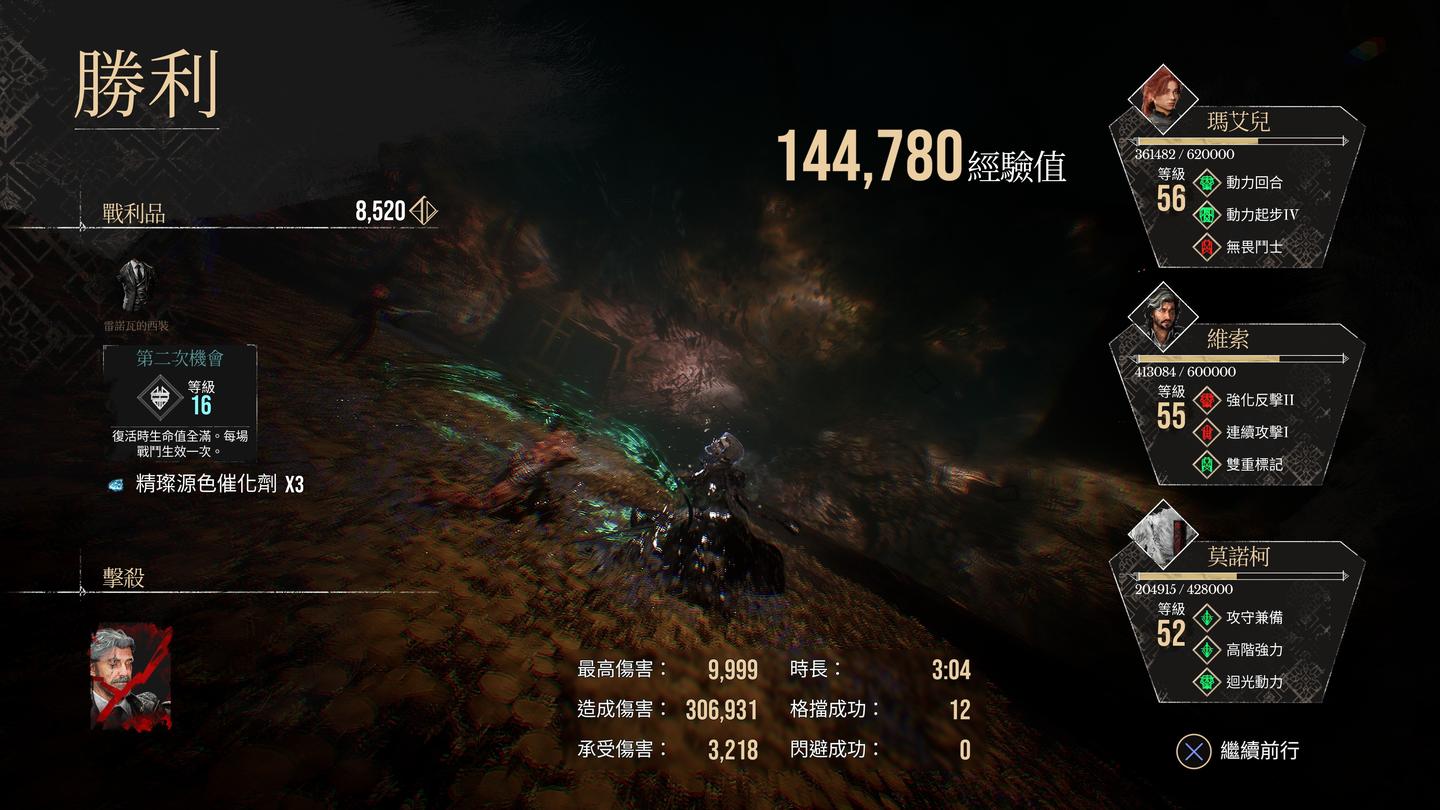Select 瑪艾兒's character portrait

pos(1162,98)
